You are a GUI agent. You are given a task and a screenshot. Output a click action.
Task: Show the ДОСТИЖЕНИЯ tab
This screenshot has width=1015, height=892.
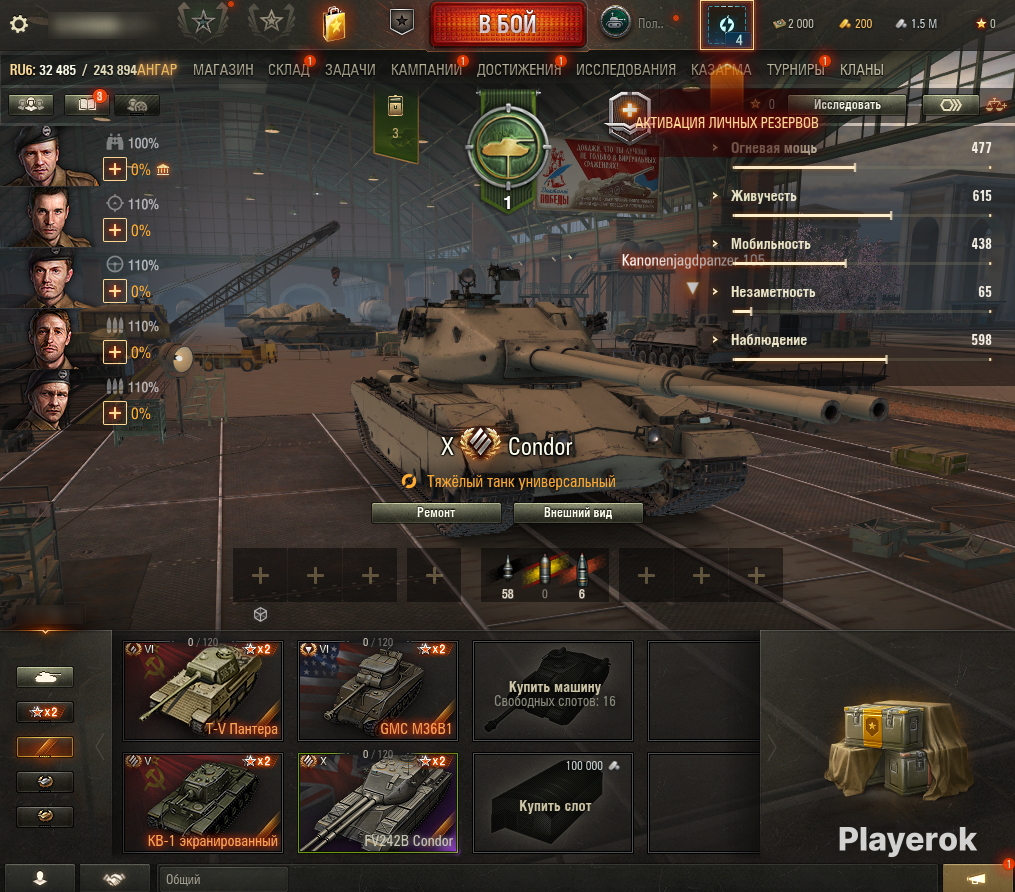pos(518,70)
